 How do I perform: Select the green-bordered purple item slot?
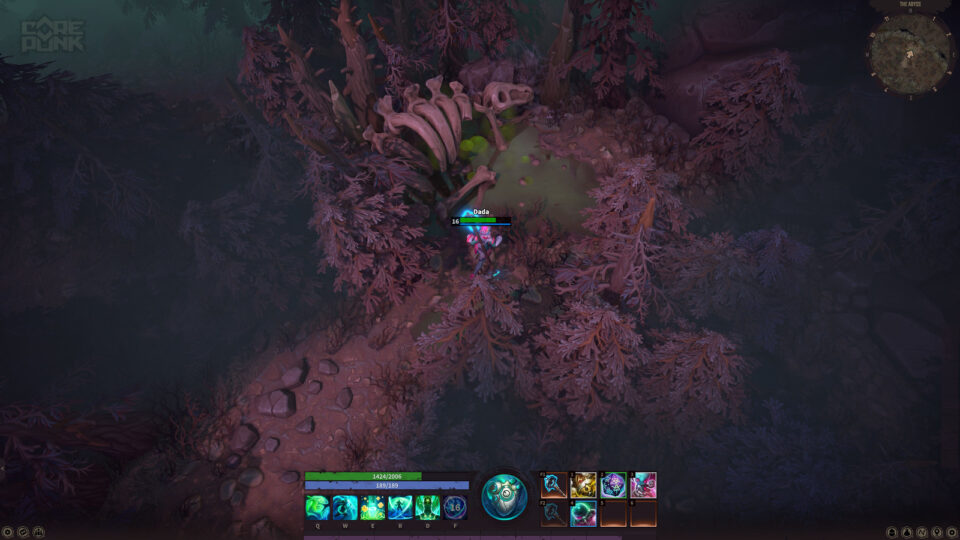(614, 485)
